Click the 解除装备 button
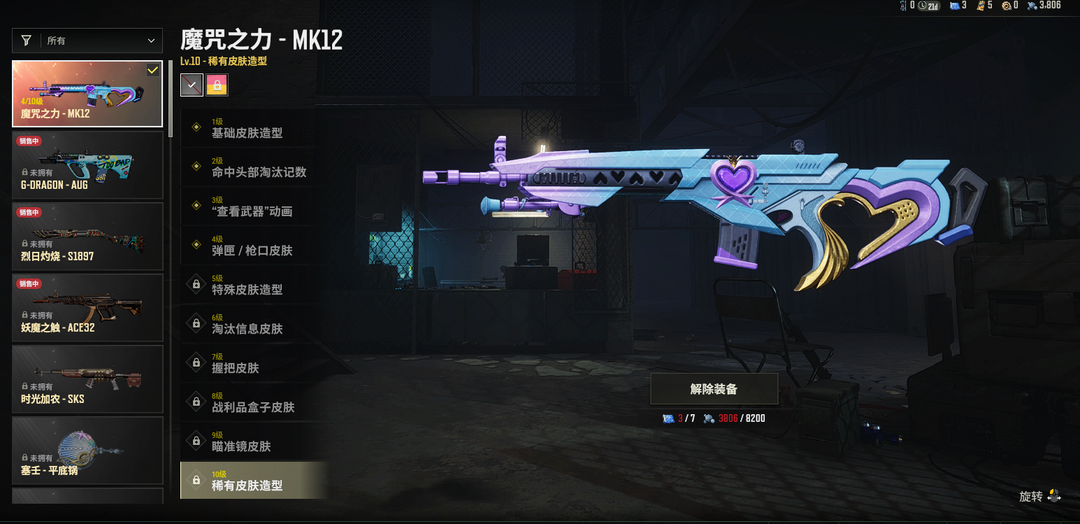The width and height of the screenshot is (1080, 524). click(713, 388)
